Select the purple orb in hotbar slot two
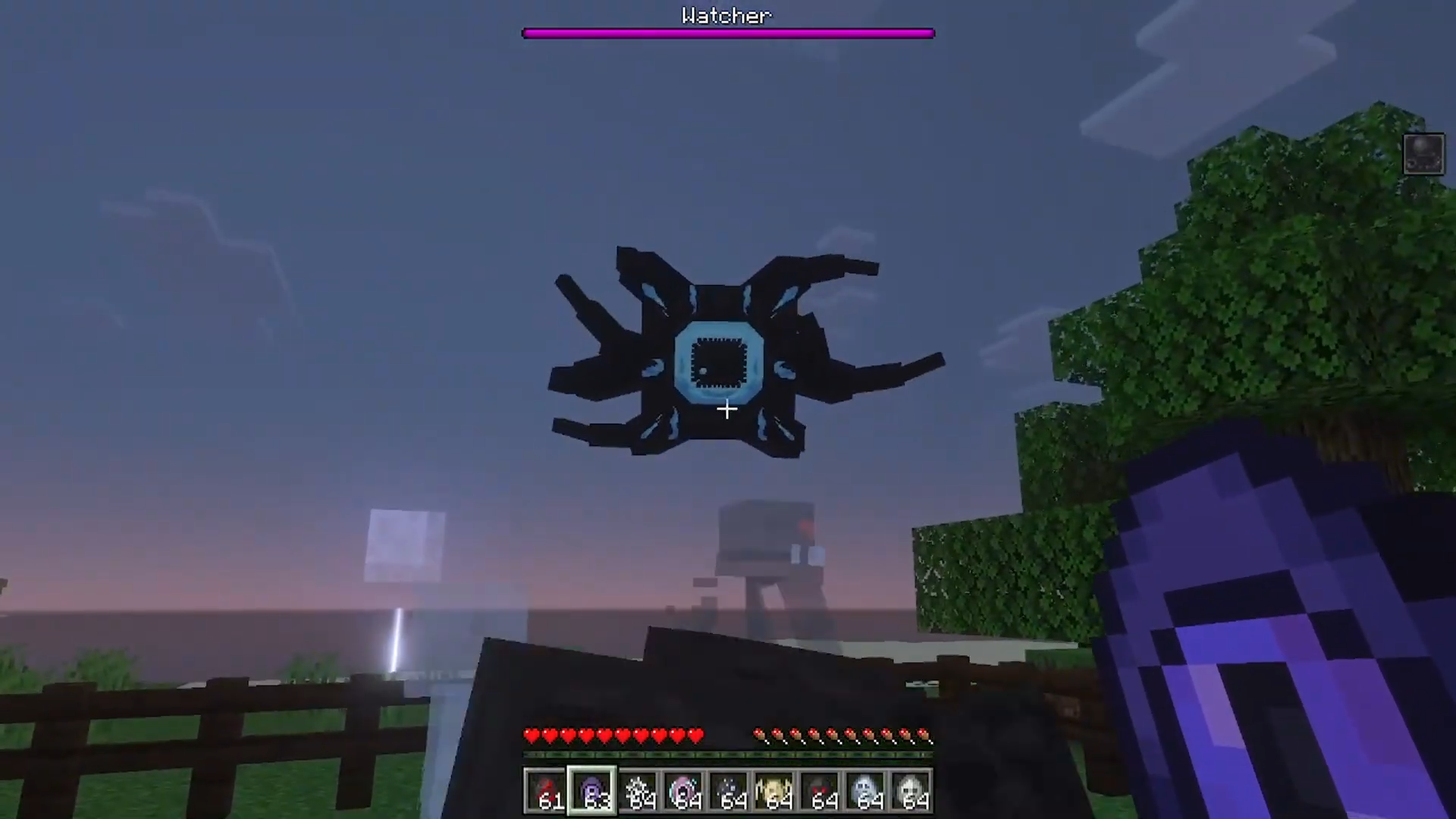The image size is (1456, 819). [x=592, y=789]
